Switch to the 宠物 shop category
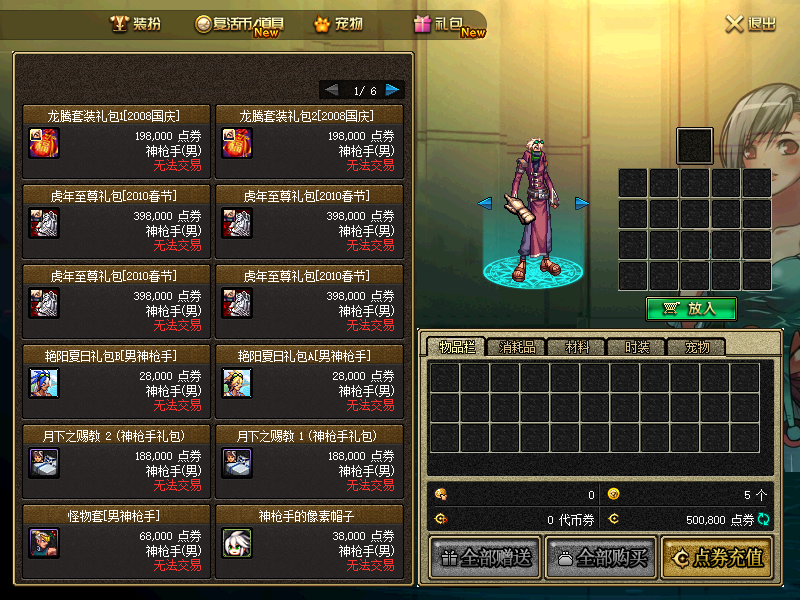This screenshot has width=800, height=600. [x=338, y=24]
